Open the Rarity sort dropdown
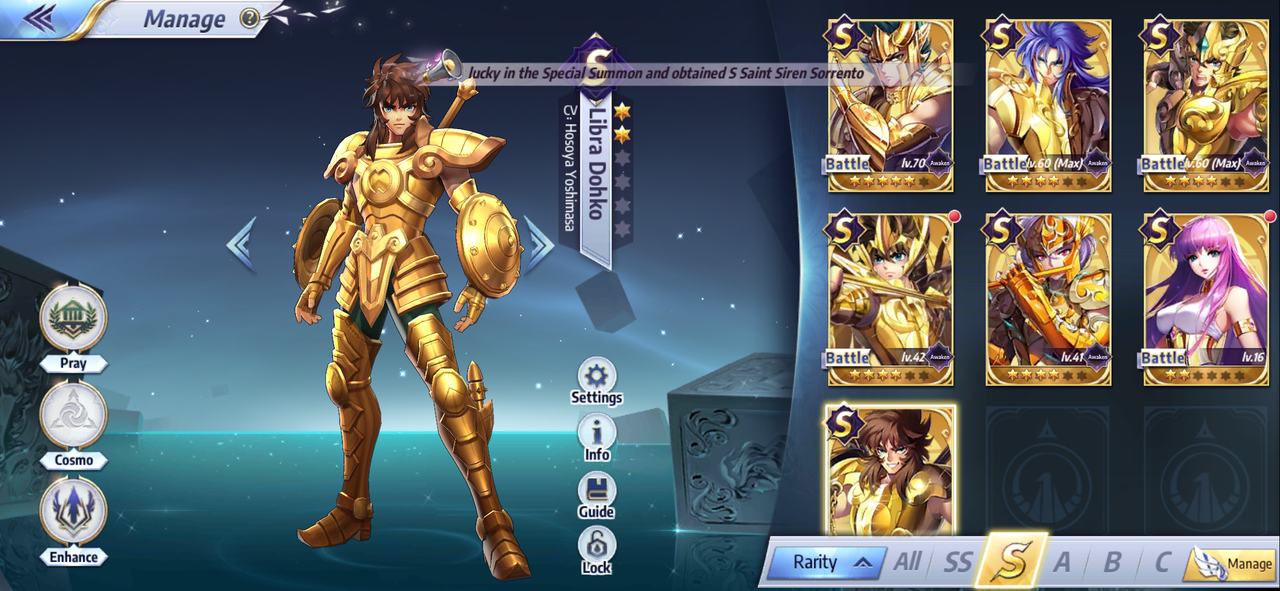Viewport: 1280px width, 591px height. 826,562
